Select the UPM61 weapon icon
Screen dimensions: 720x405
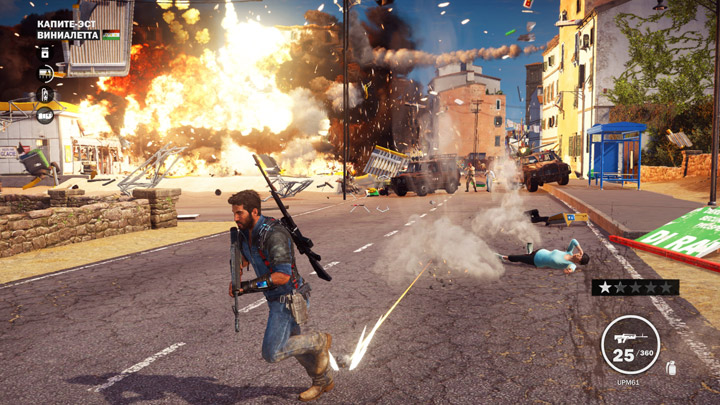click(x=630, y=345)
